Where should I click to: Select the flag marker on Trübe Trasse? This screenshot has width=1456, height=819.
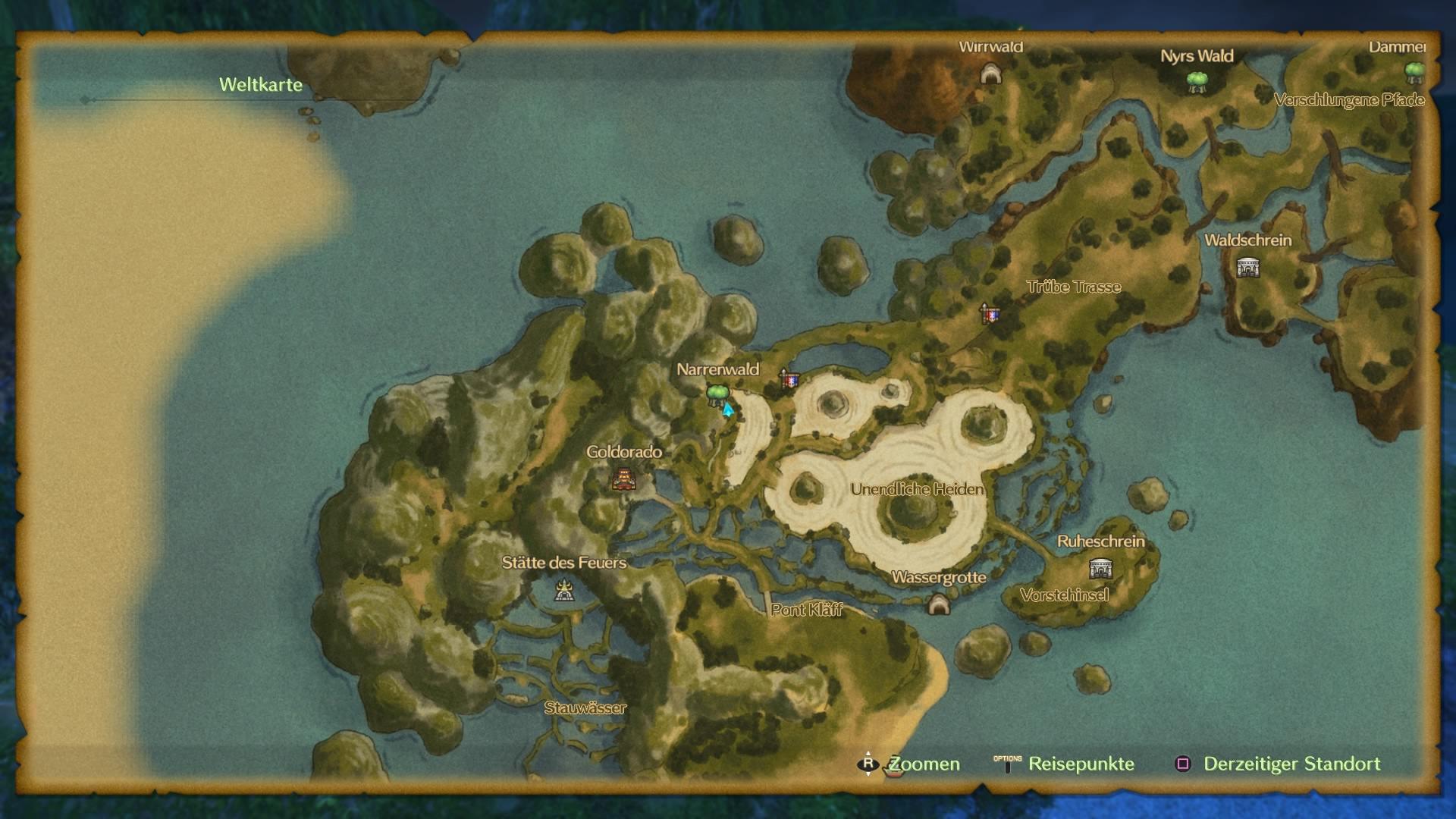(990, 313)
